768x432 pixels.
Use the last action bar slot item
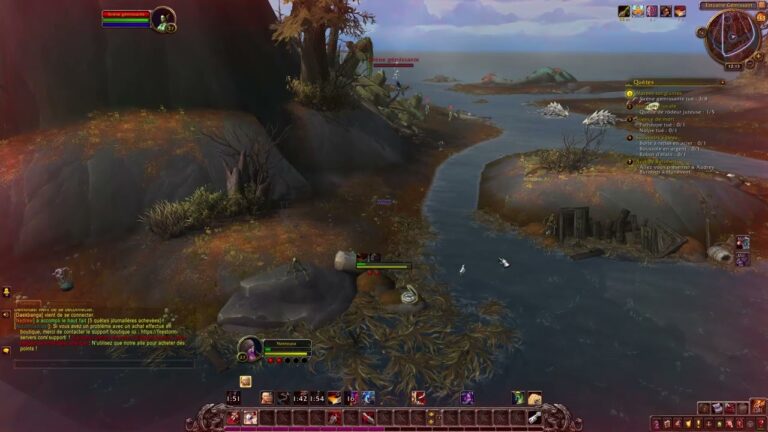[x=535, y=417]
